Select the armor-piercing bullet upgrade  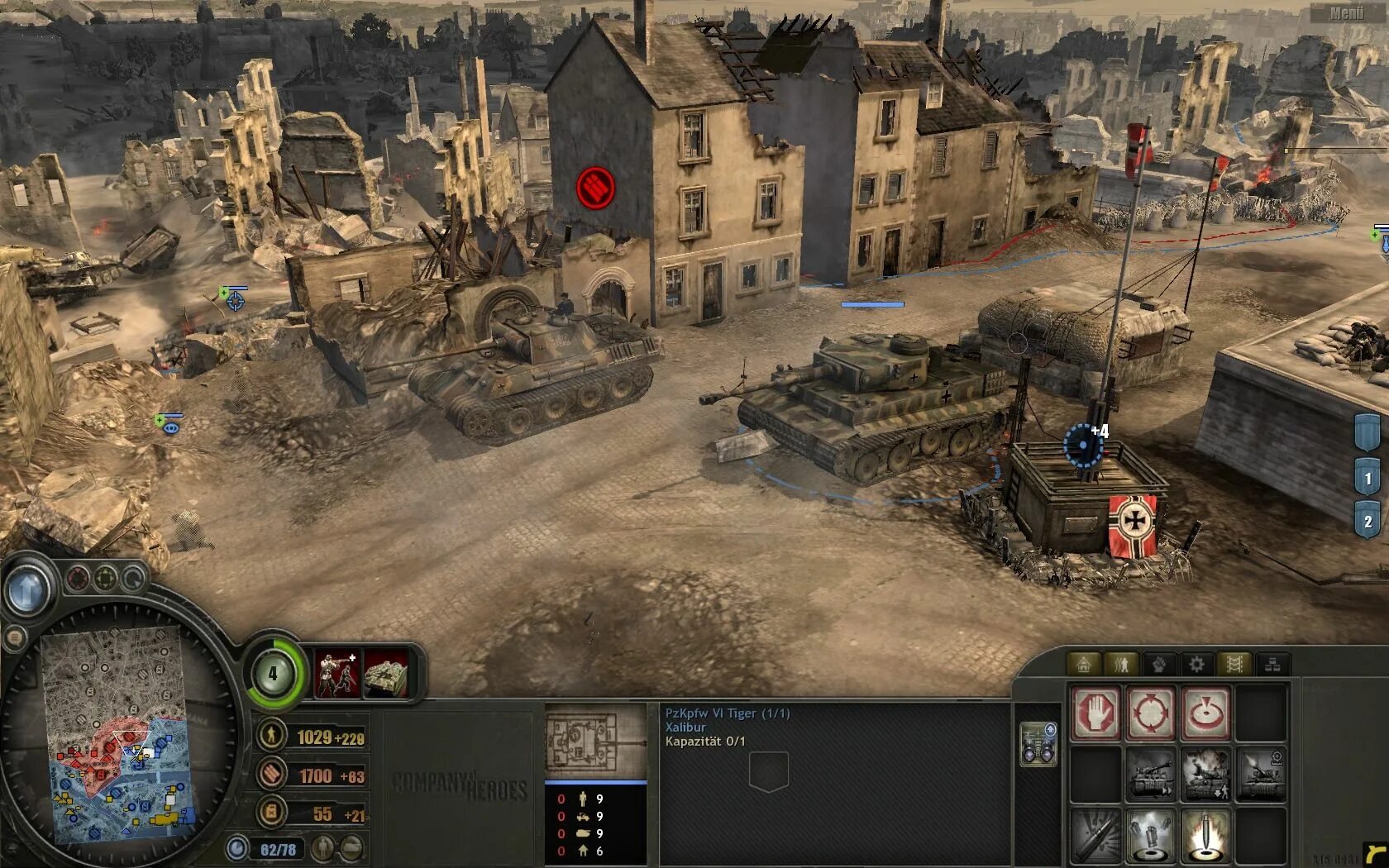(1096, 835)
